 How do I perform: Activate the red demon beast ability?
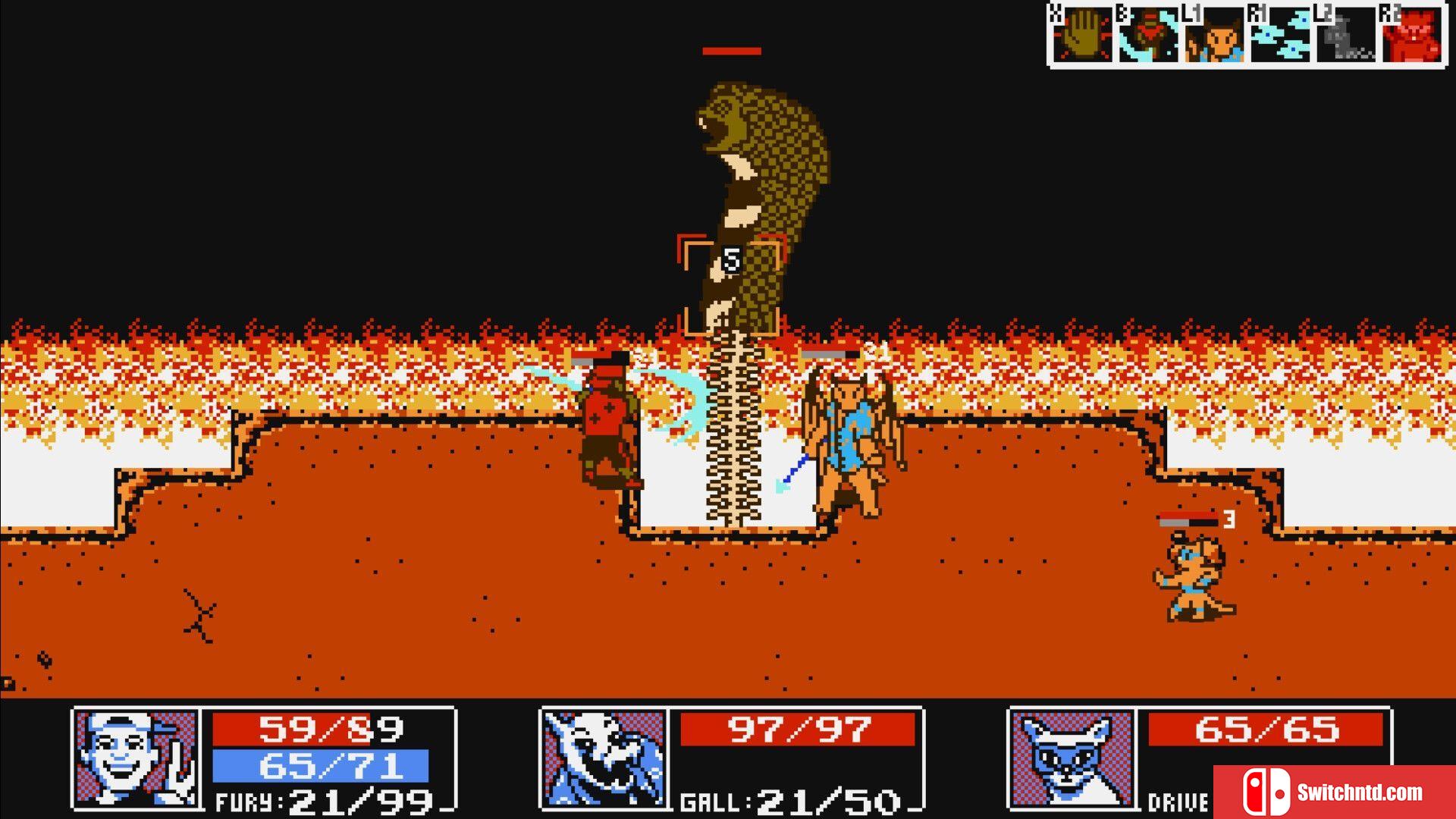click(x=1412, y=36)
